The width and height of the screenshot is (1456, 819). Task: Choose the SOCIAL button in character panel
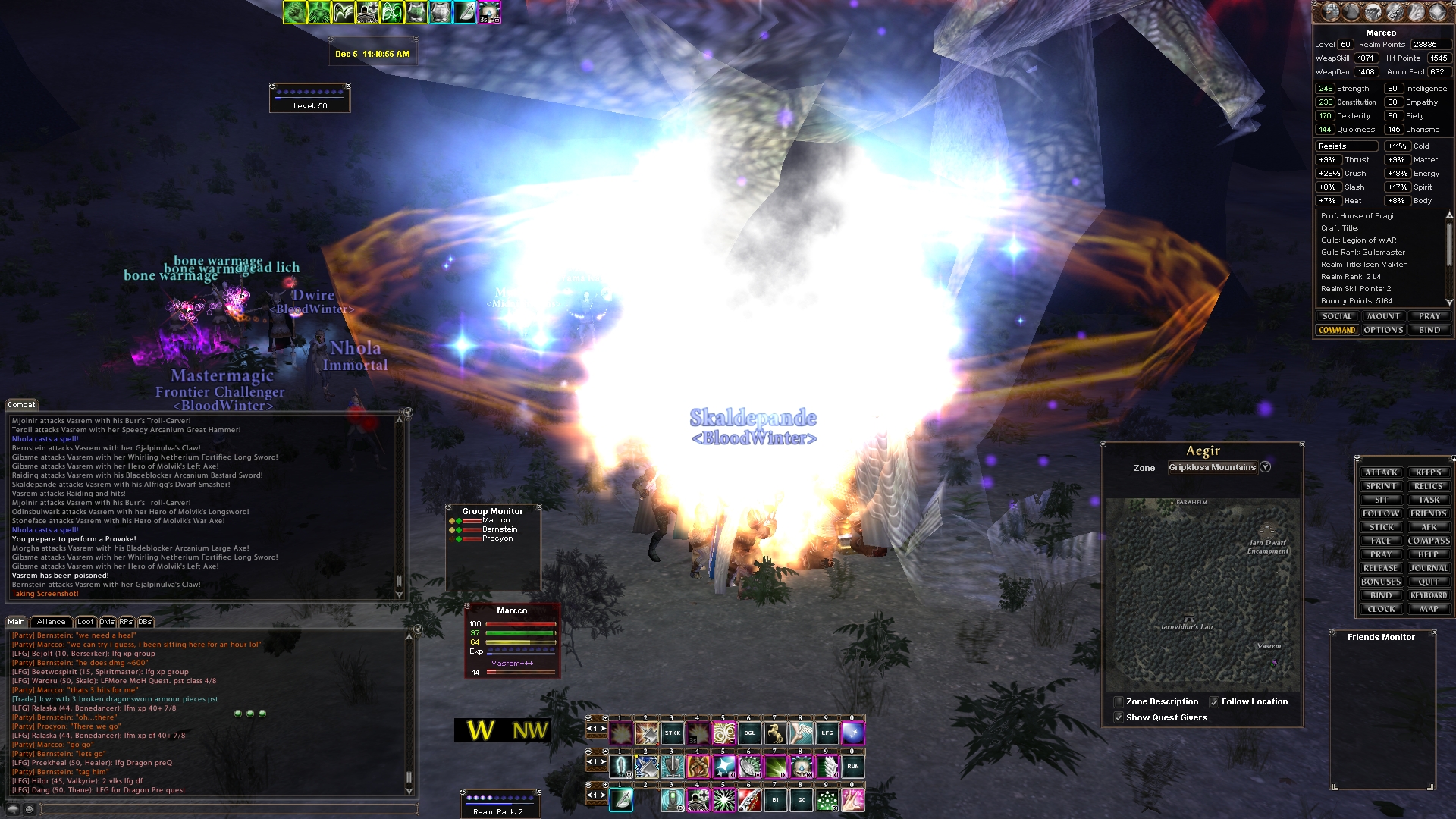pyautogui.click(x=1337, y=316)
